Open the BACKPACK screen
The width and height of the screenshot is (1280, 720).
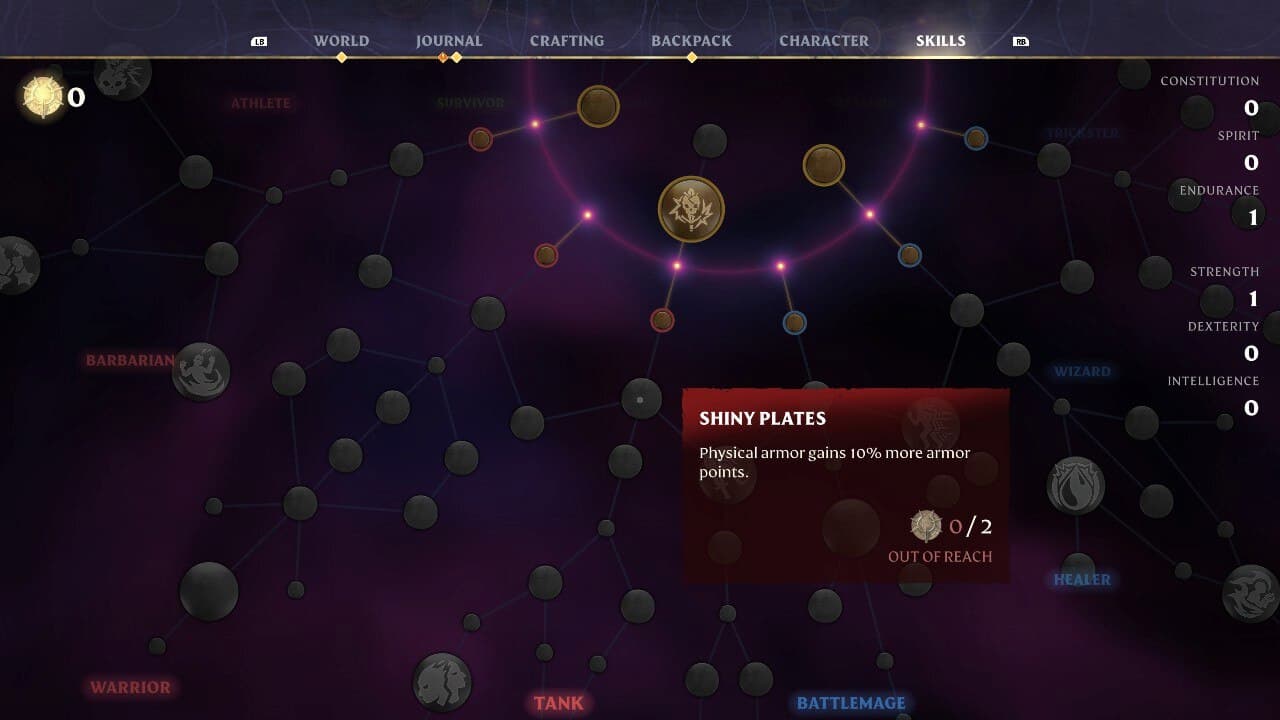692,40
